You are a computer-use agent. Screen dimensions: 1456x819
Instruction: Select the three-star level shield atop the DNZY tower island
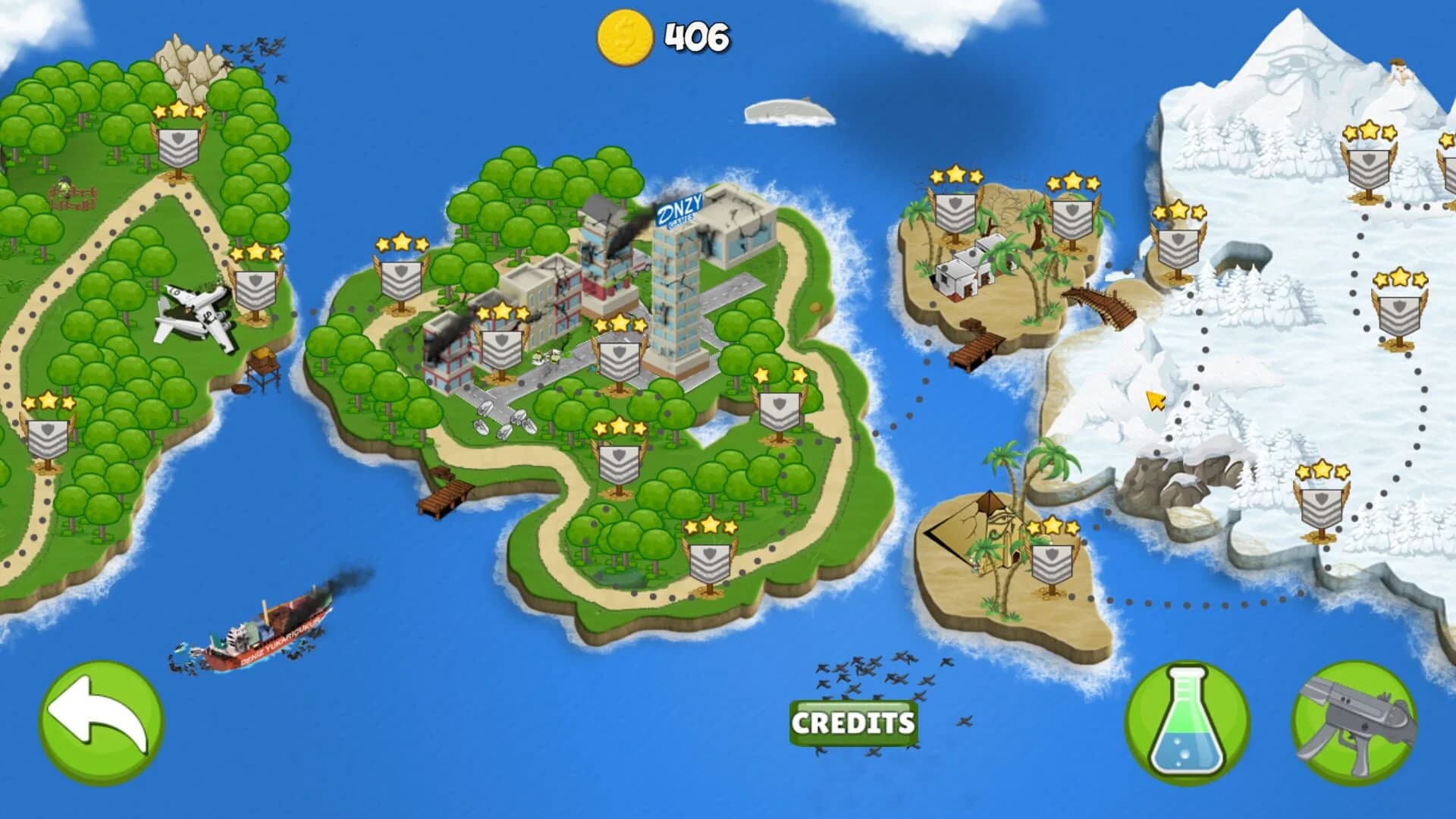click(x=620, y=360)
